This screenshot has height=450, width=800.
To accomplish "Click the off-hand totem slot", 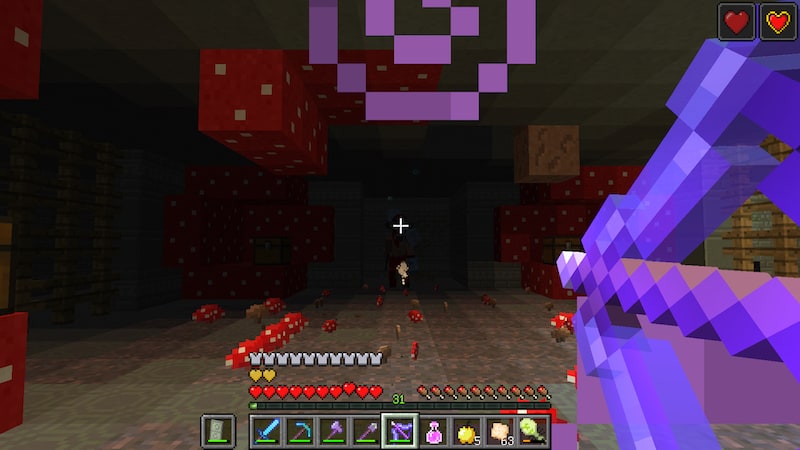I will click(x=218, y=431).
